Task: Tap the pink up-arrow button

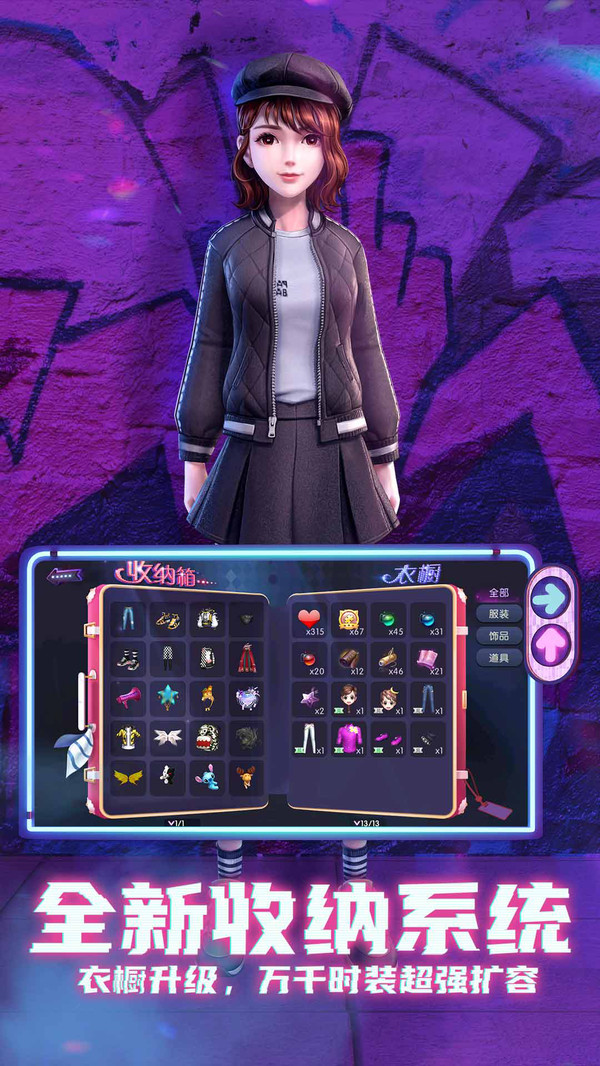Action: point(551,640)
